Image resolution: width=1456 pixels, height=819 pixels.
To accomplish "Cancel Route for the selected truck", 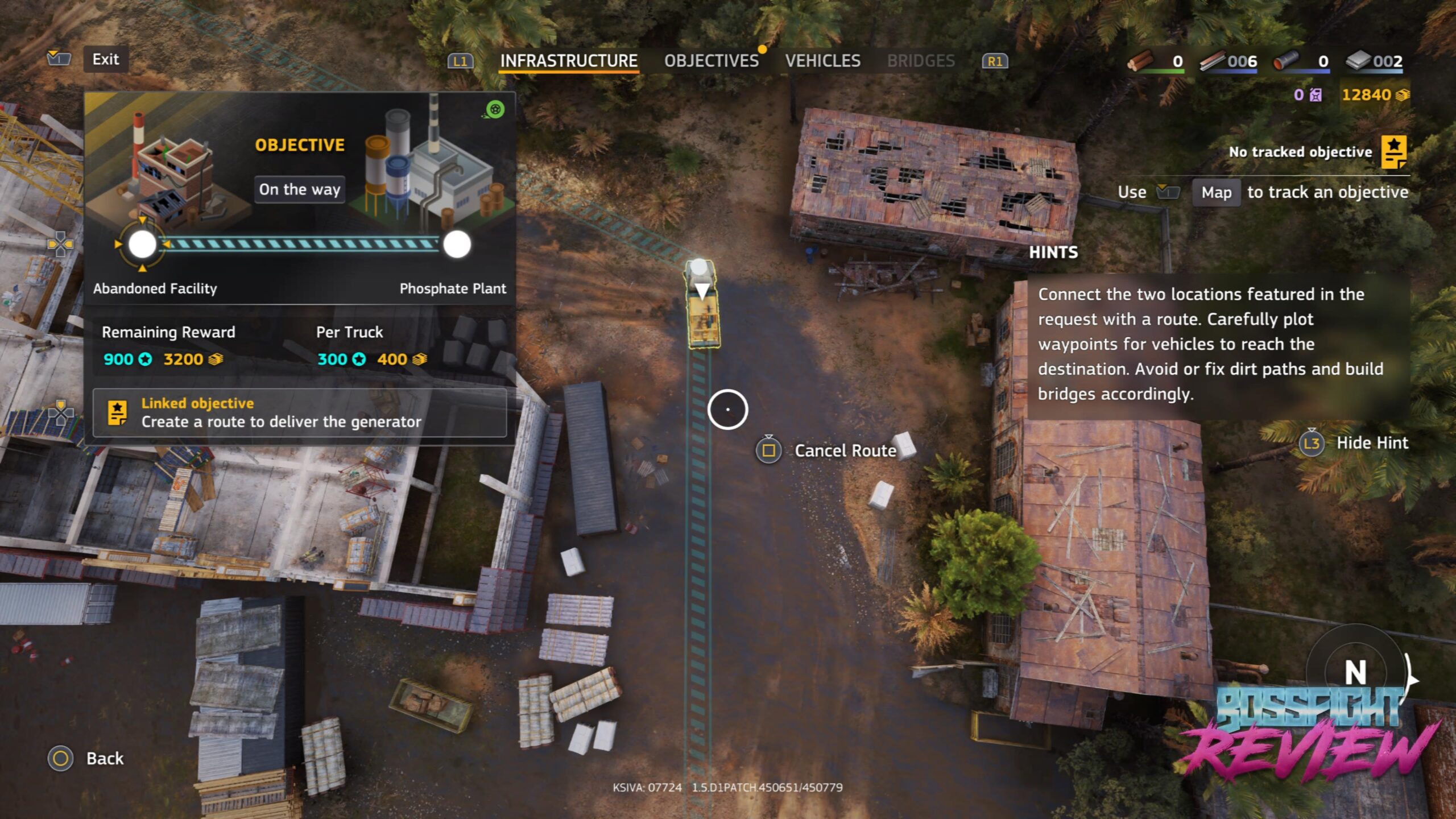I will point(845,450).
